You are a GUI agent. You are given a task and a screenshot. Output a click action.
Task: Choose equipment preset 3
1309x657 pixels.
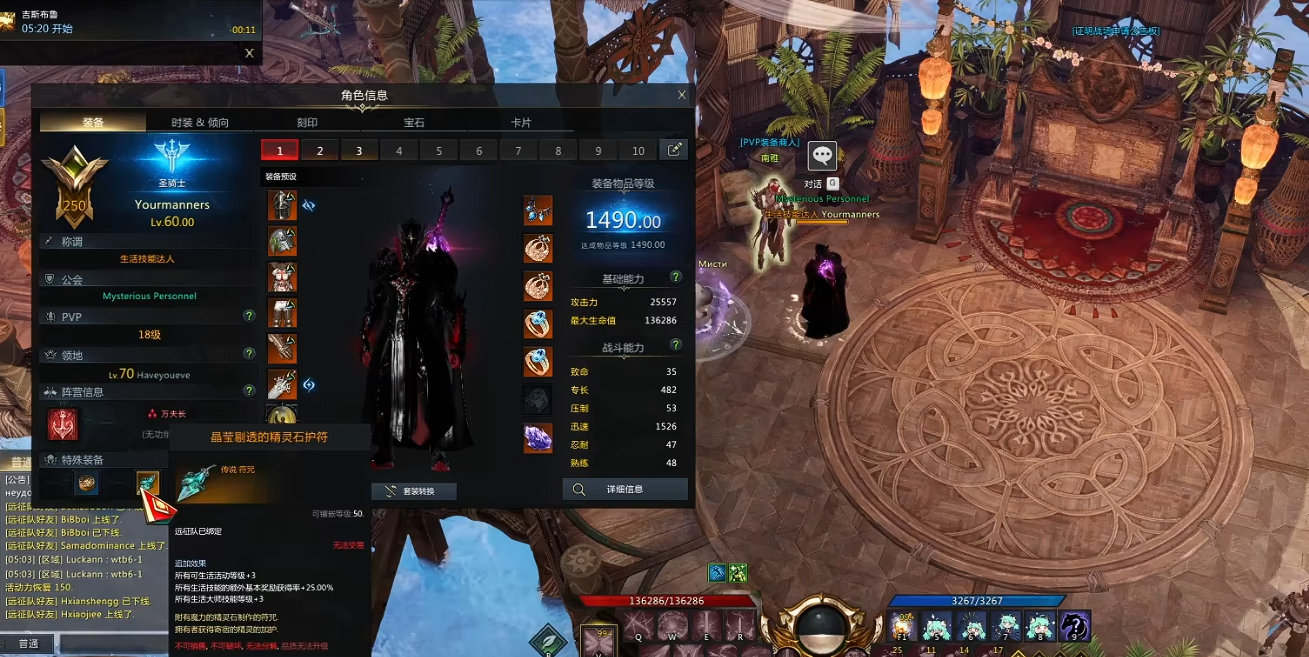click(x=359, y=151)
